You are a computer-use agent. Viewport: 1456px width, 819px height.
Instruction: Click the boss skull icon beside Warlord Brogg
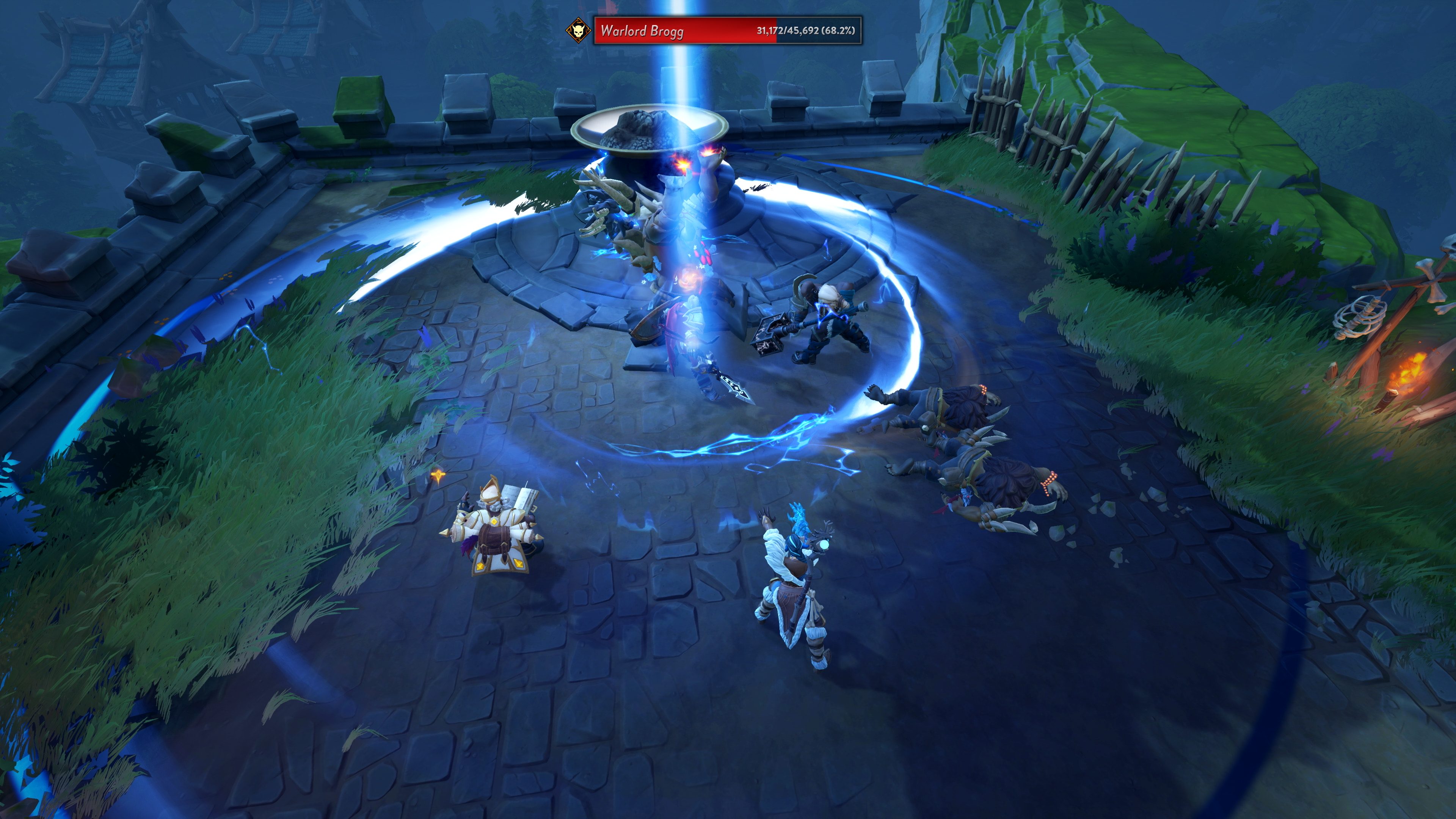click(577, 30)
